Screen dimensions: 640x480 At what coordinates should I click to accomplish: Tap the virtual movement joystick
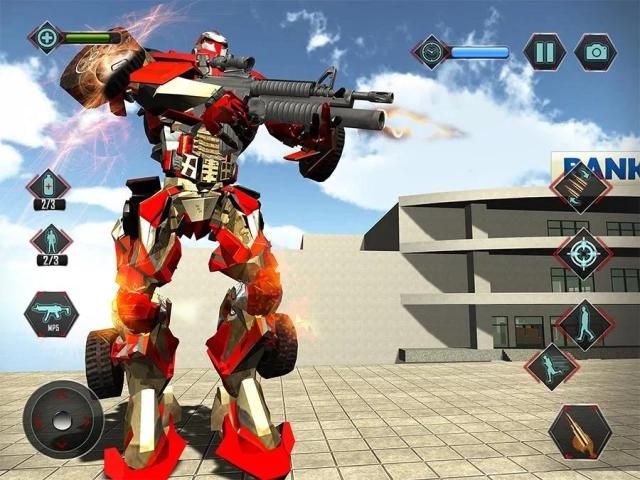coord(63,419)
